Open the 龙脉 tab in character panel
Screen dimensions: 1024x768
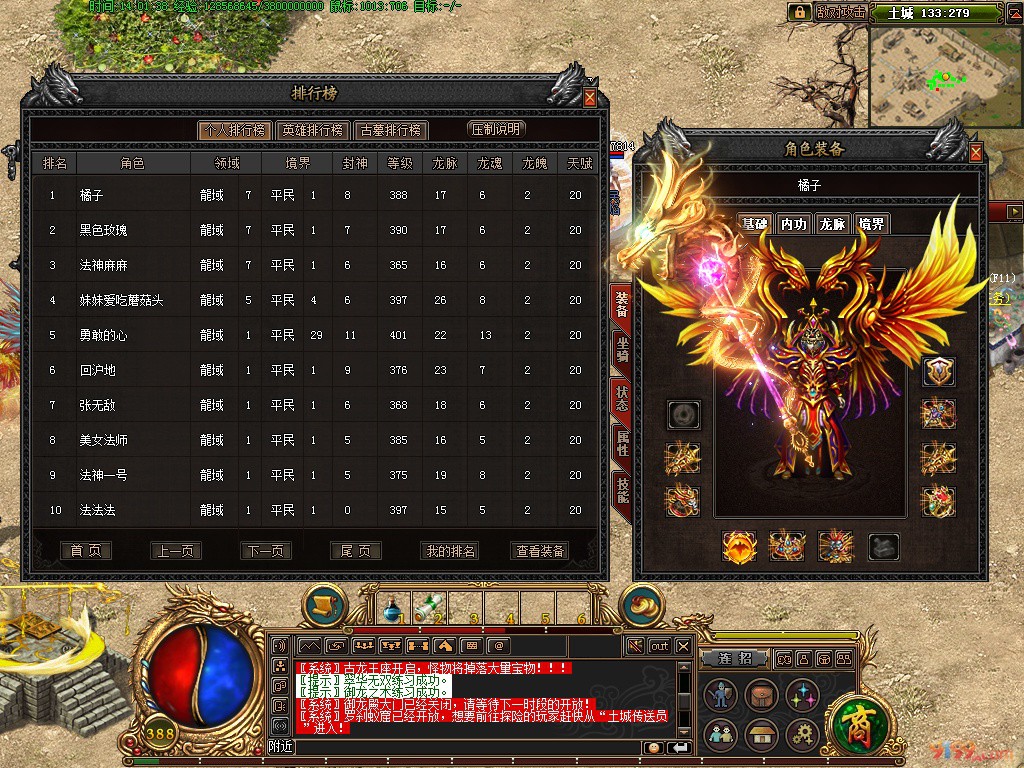click(x=831, y=224)
